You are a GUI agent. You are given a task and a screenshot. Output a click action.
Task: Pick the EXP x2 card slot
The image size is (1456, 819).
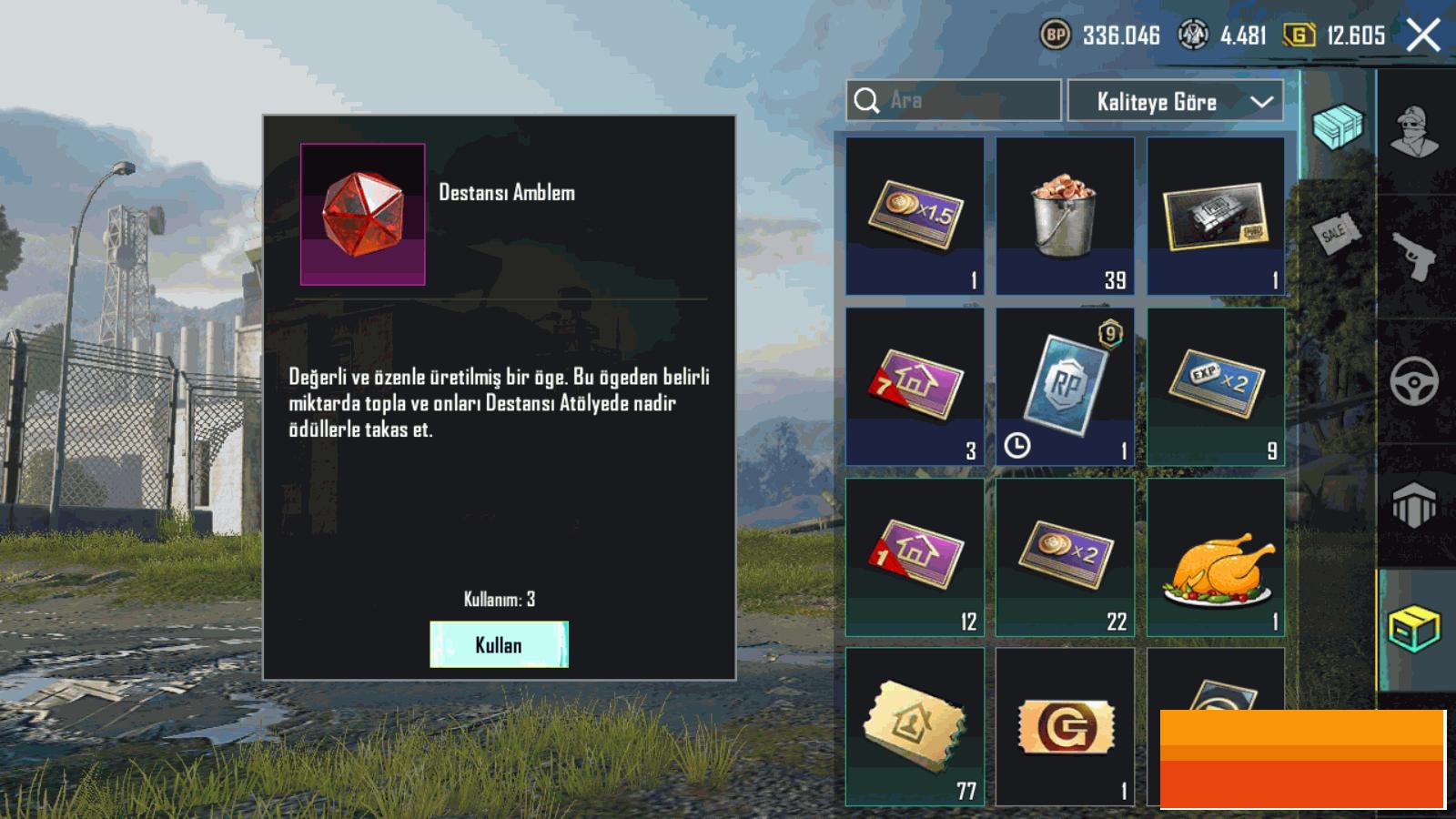tap(1216, 387)
